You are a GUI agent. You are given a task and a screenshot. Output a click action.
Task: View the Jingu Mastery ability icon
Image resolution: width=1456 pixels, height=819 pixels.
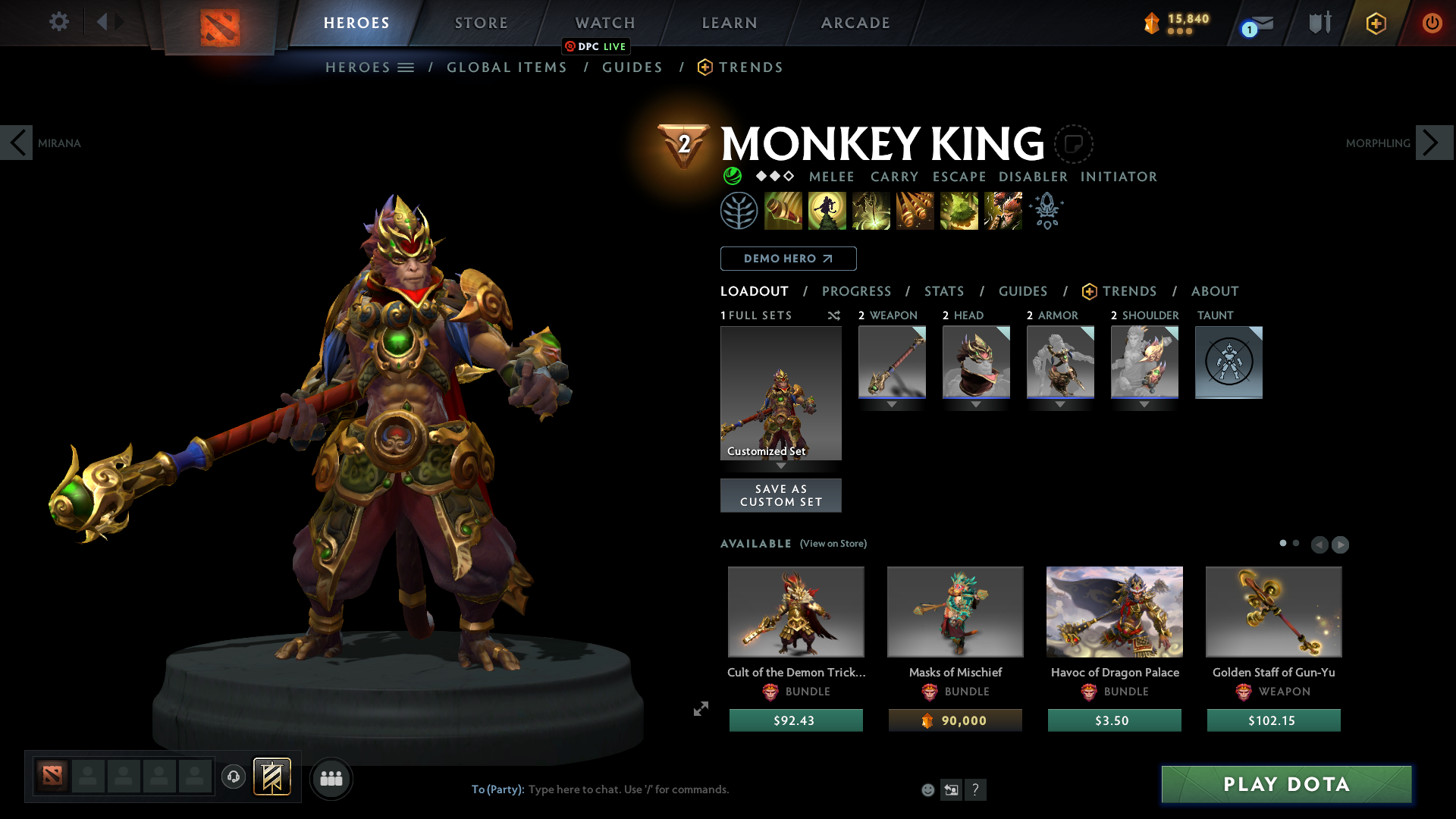click(x=915, y=211)
